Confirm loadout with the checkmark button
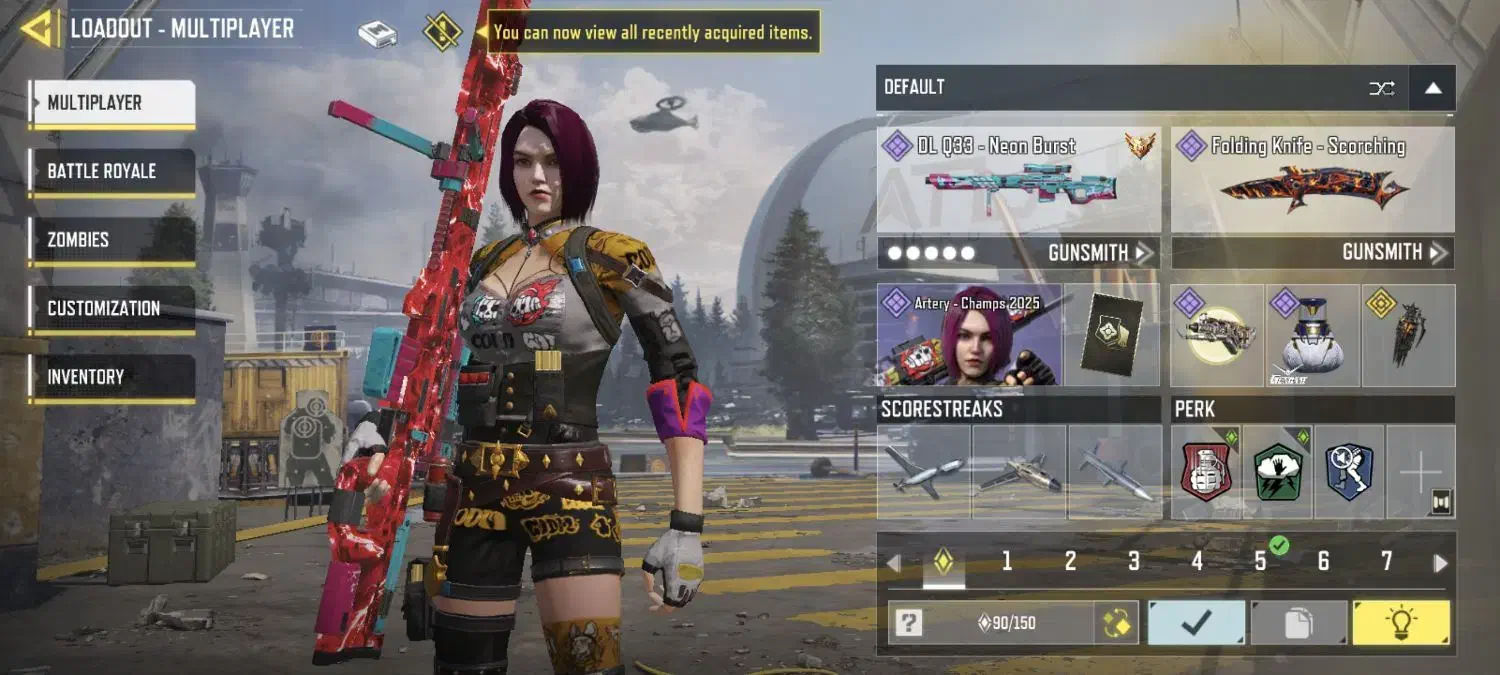The width and height of the screenshot is (1500, 675). coord(1196,623)
